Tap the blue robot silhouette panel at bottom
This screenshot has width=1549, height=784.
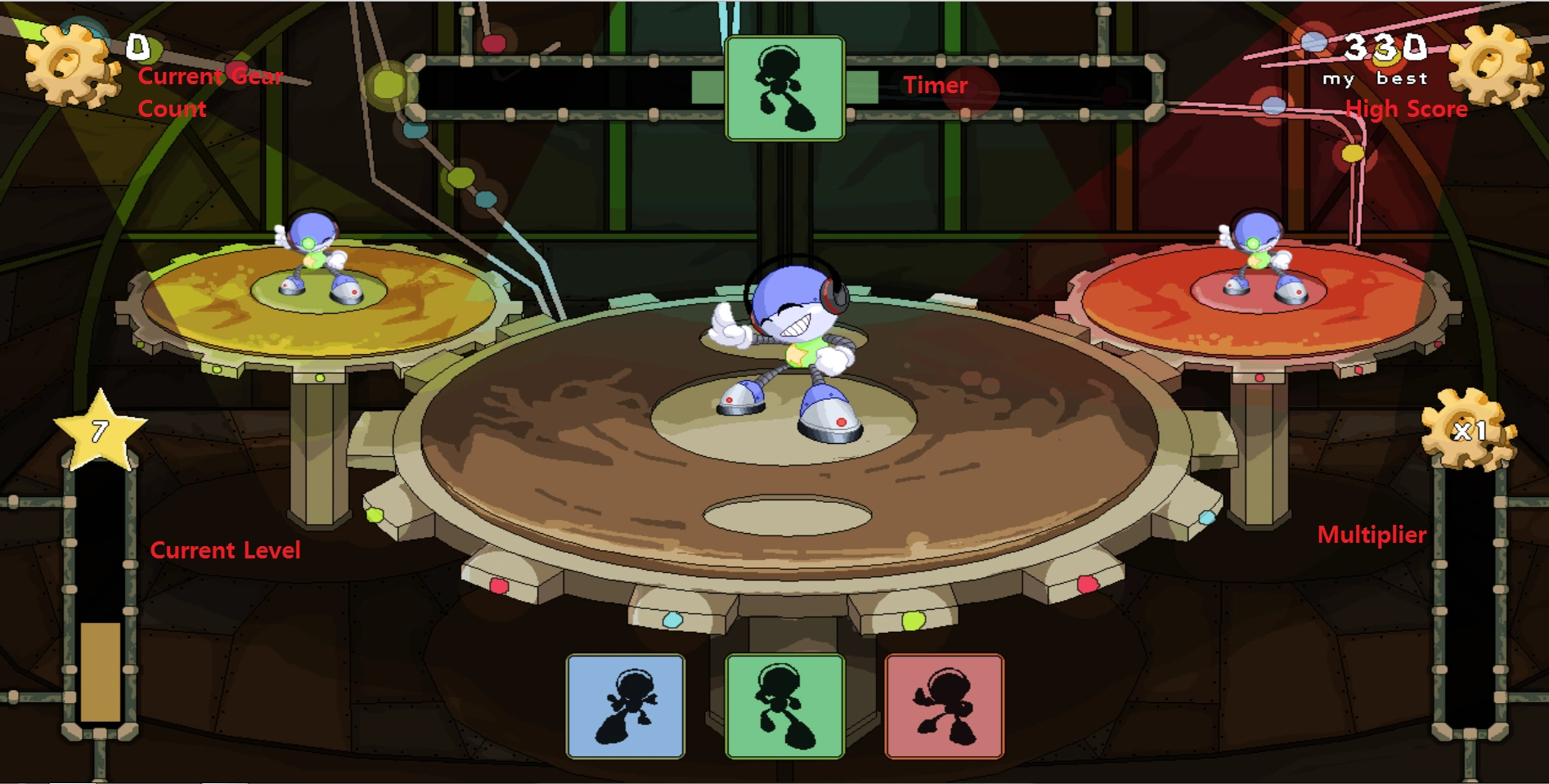pyautogui.click(x=625, y=708)
